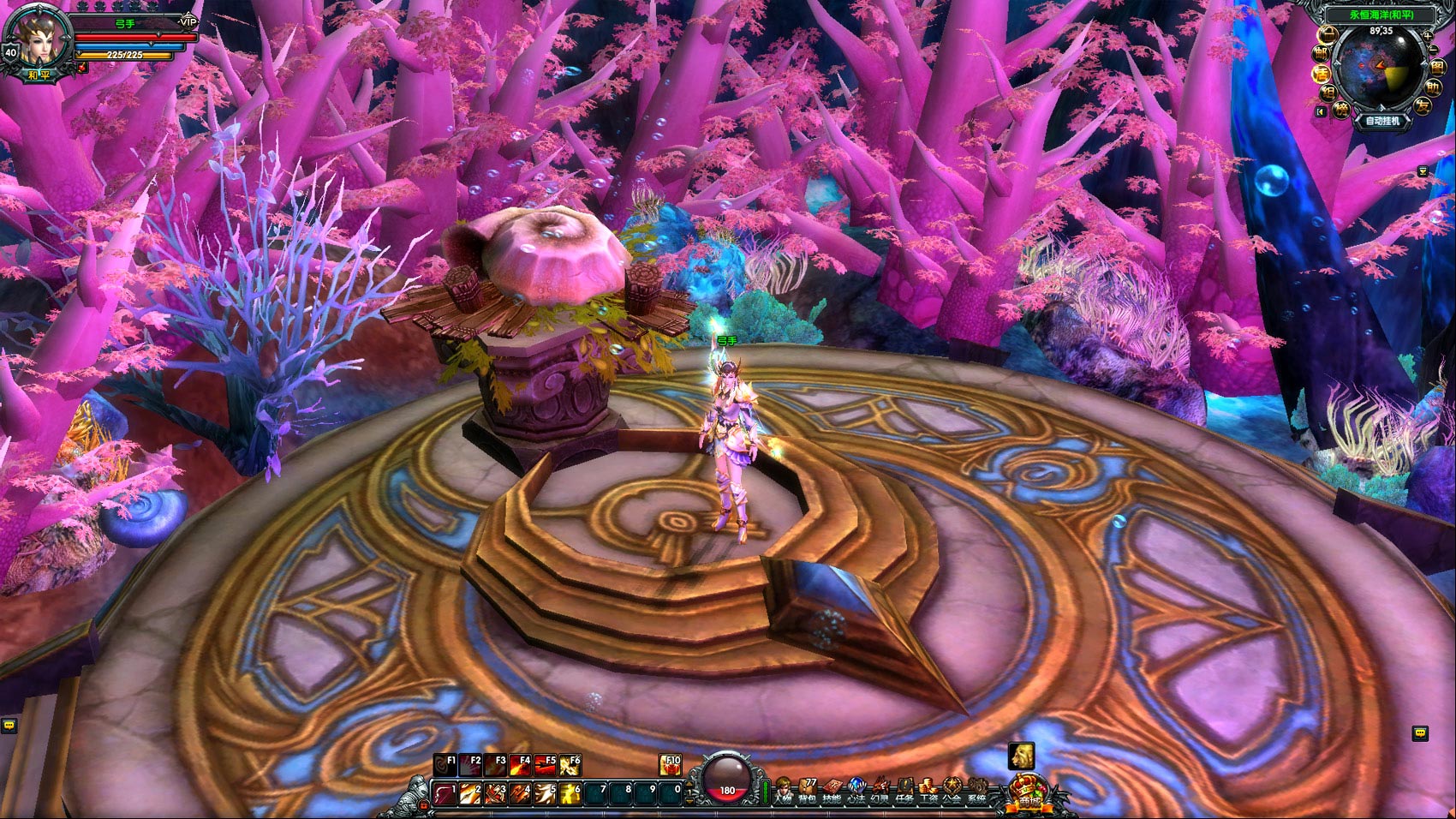
Task: Zoom out the minimap with minus button
Action: coord(1434,50)
